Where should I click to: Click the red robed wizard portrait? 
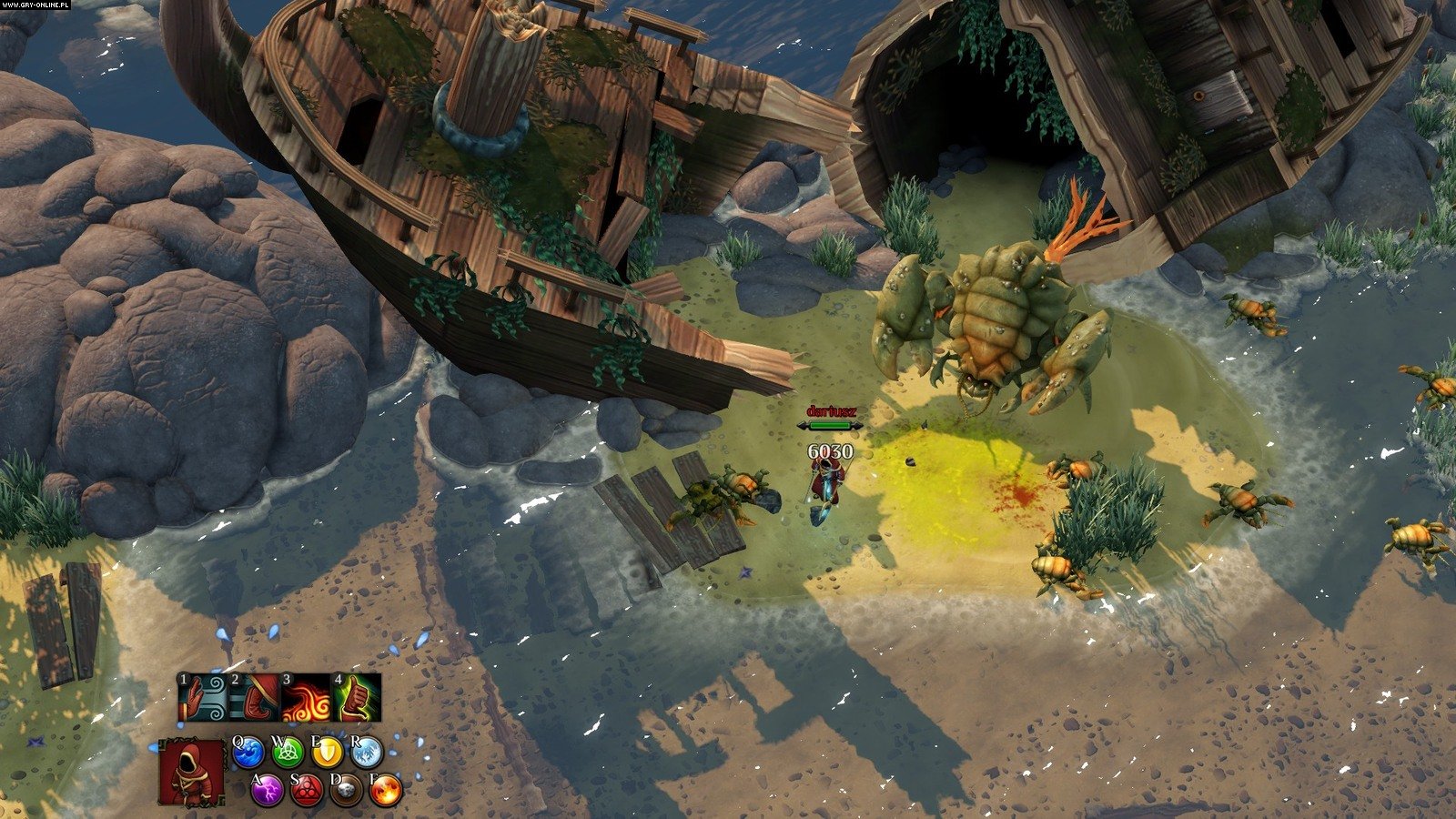pyautogui.click(x=192, y=772)
